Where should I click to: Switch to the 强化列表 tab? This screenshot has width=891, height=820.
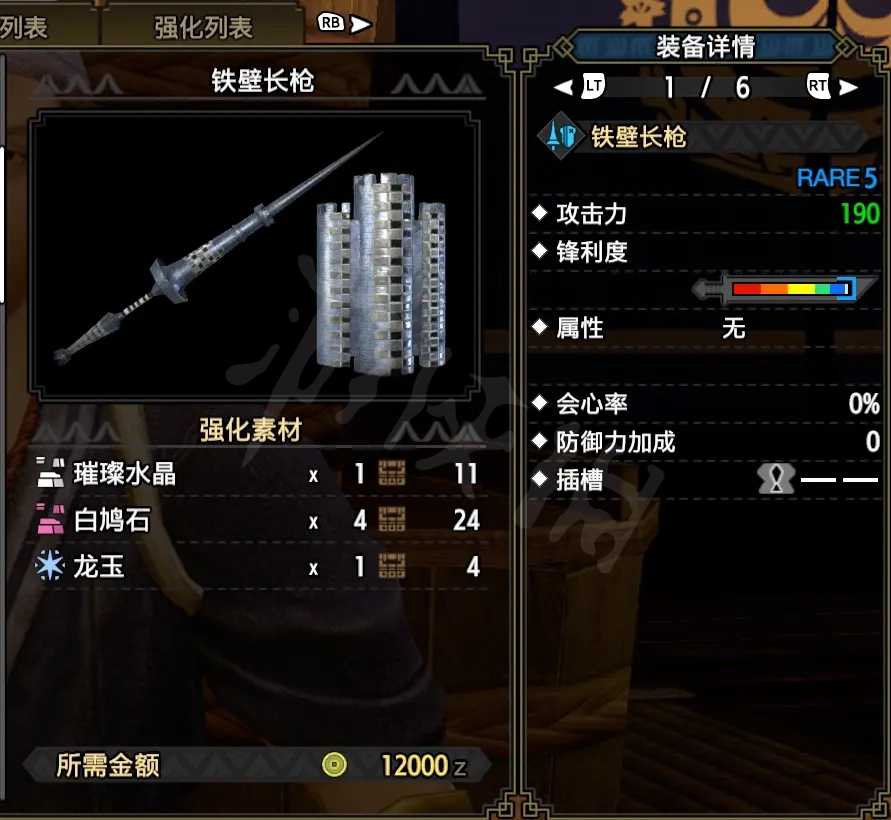[x=203, y=27]
